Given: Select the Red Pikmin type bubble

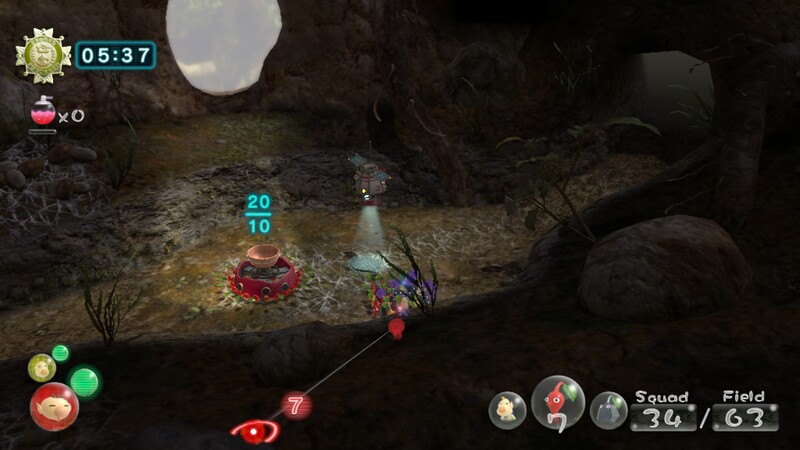Looking at the screenshot, I should (558, 402).
